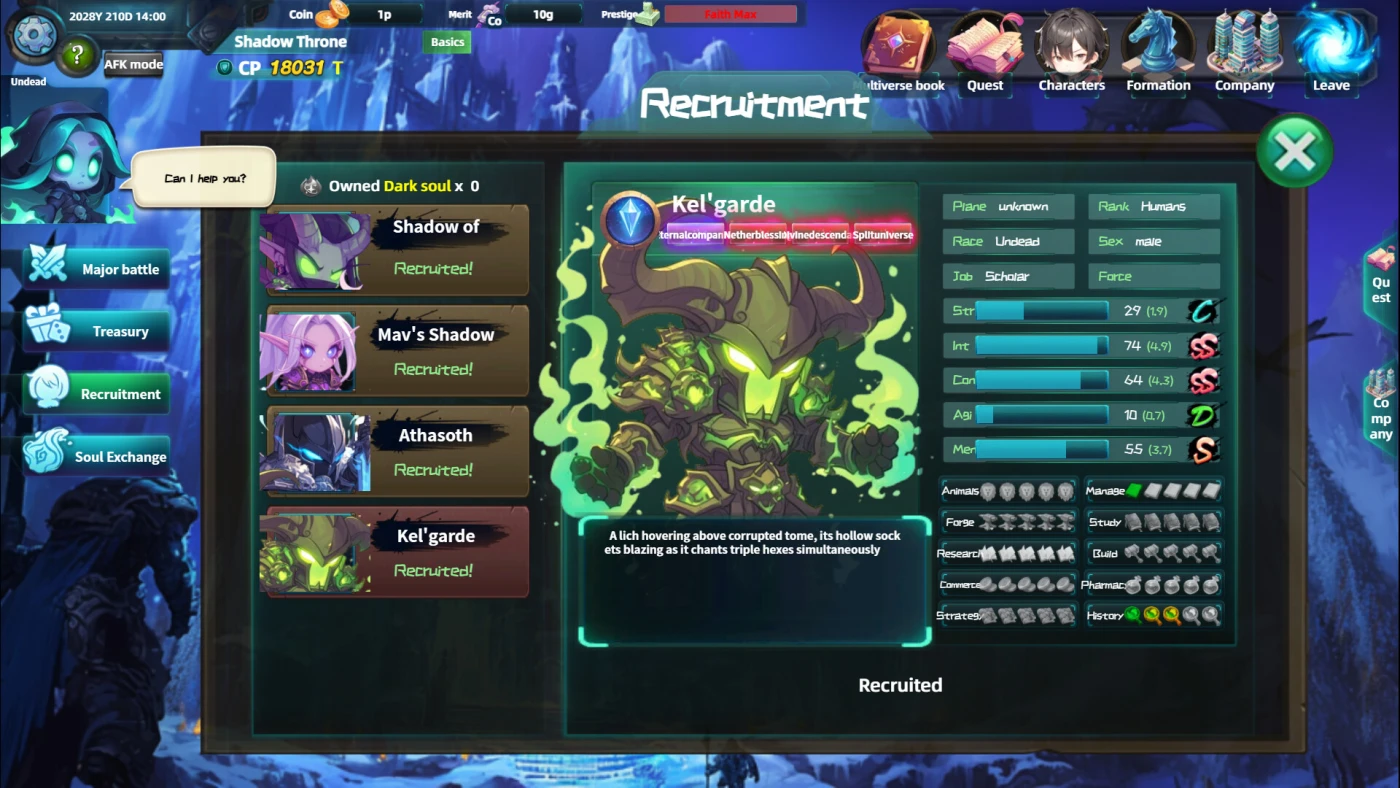The image size is (1400, 788).
Task: Go to Soul Exchange
Action: (x=97, y=457)
